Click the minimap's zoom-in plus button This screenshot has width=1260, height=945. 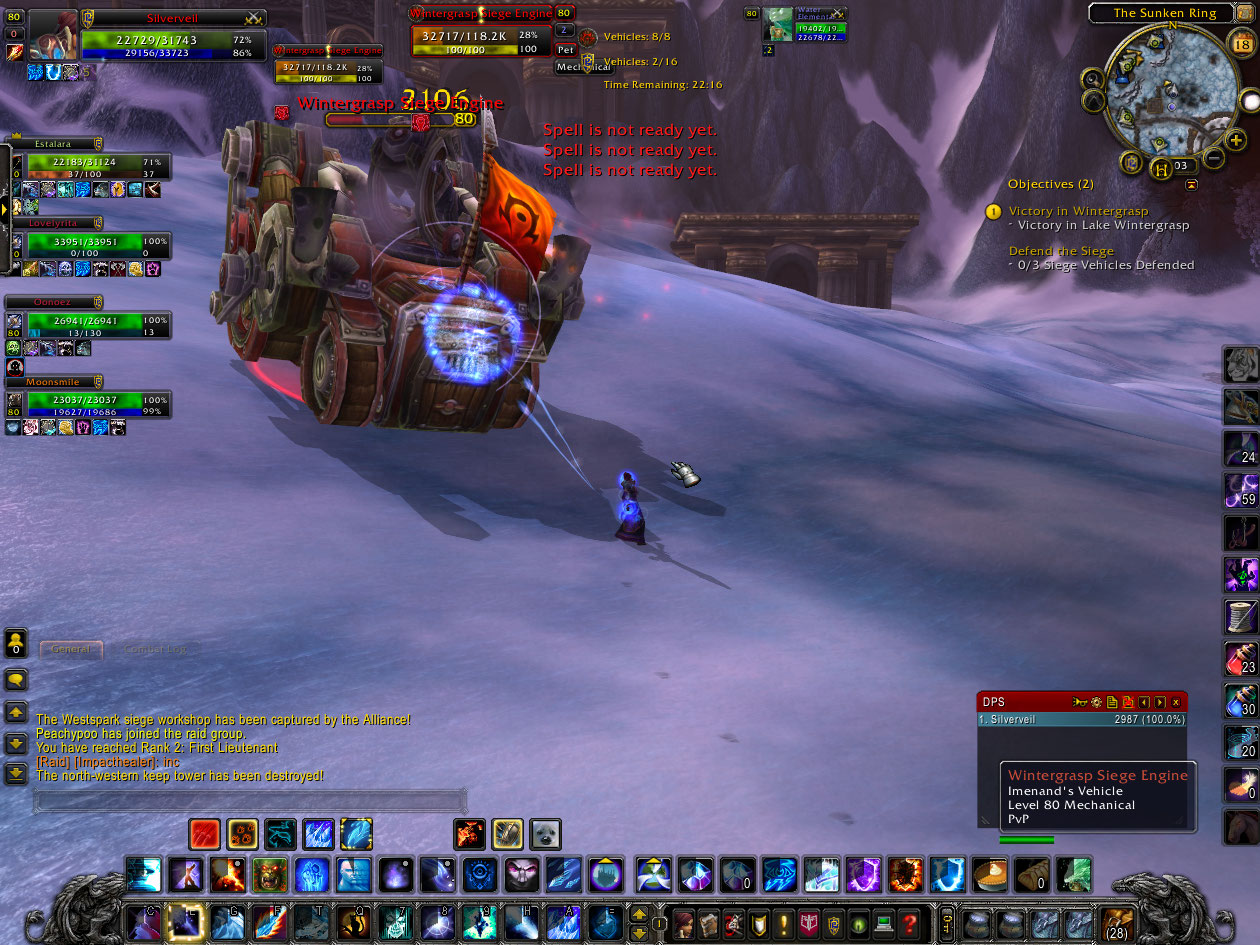(1237, 141)
